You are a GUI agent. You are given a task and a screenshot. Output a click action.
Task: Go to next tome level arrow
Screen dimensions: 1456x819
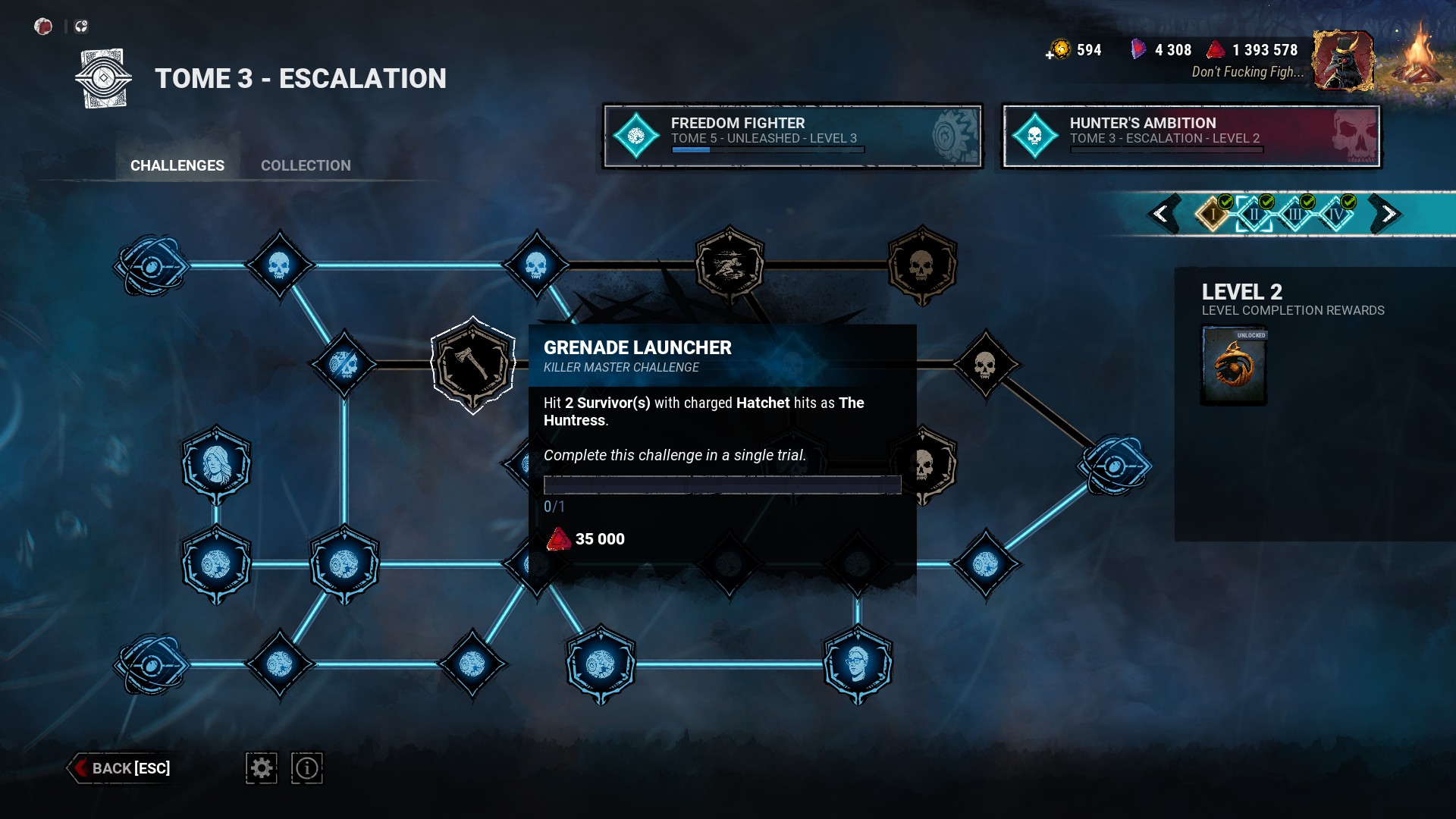point(1387,214)
